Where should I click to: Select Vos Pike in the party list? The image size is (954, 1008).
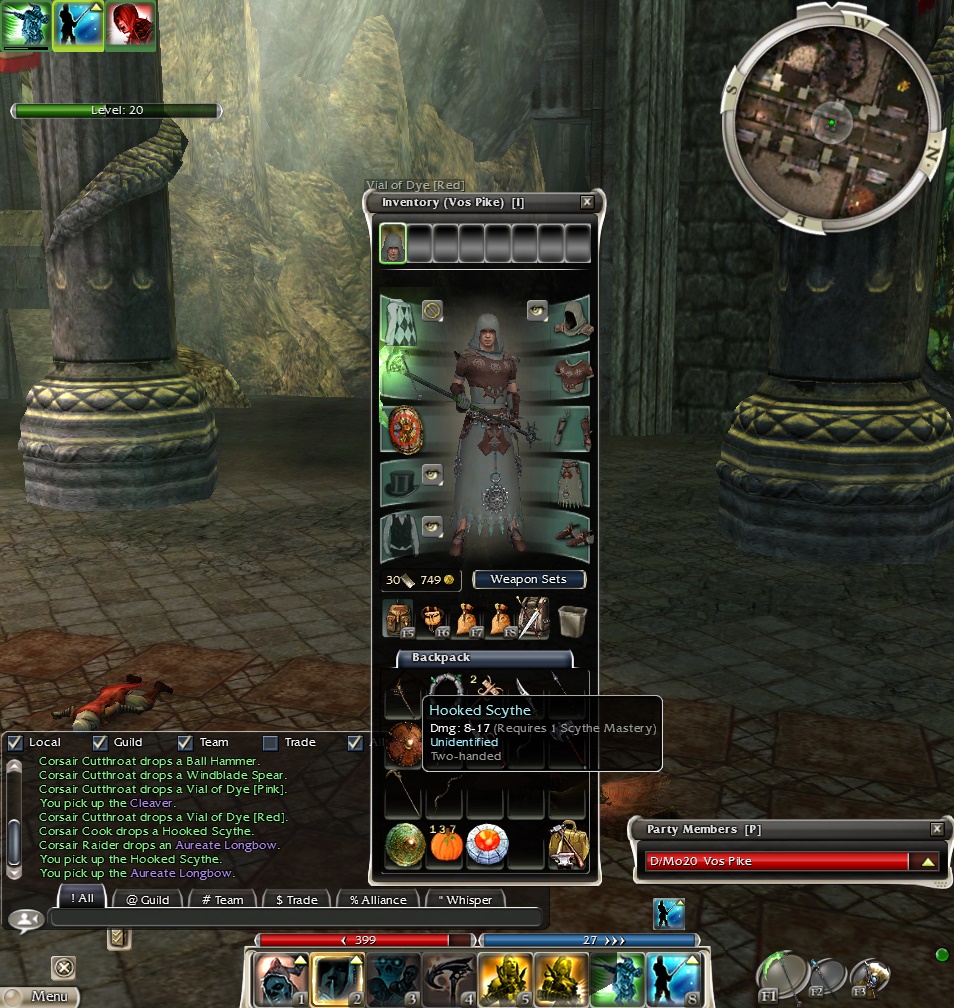pyautogui.click(x=776, y=861)
